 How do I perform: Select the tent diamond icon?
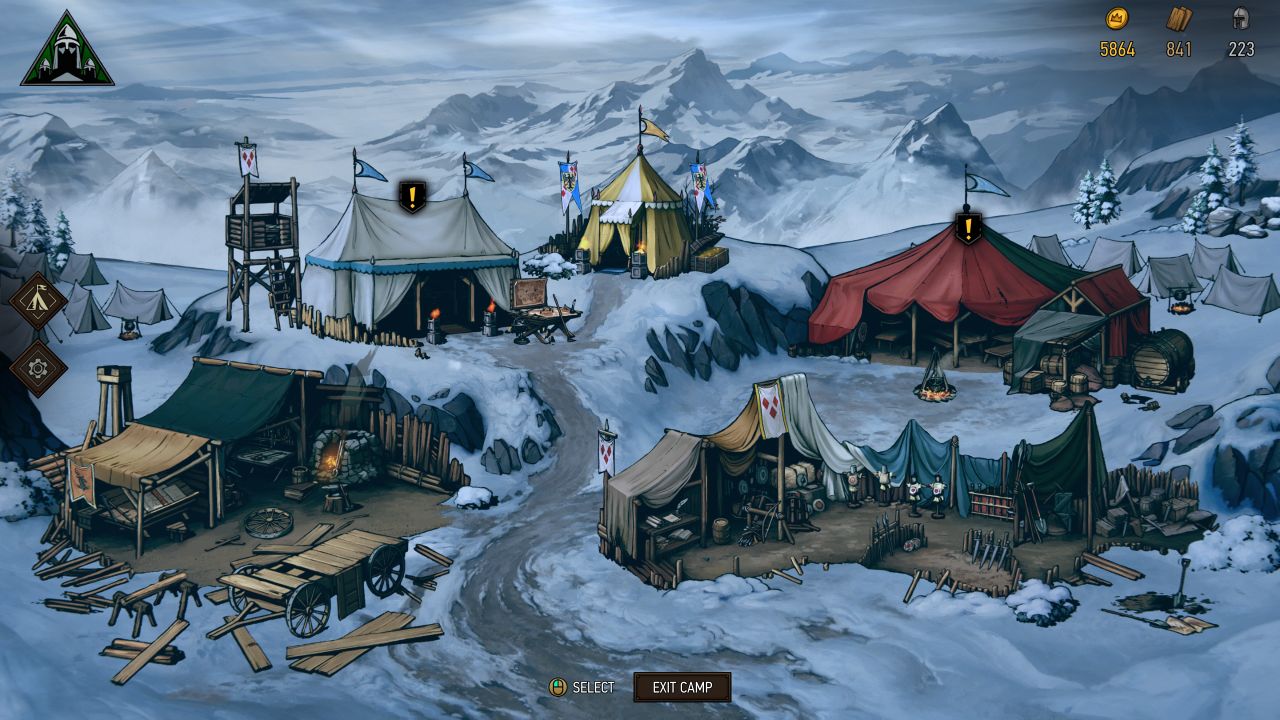38,300
